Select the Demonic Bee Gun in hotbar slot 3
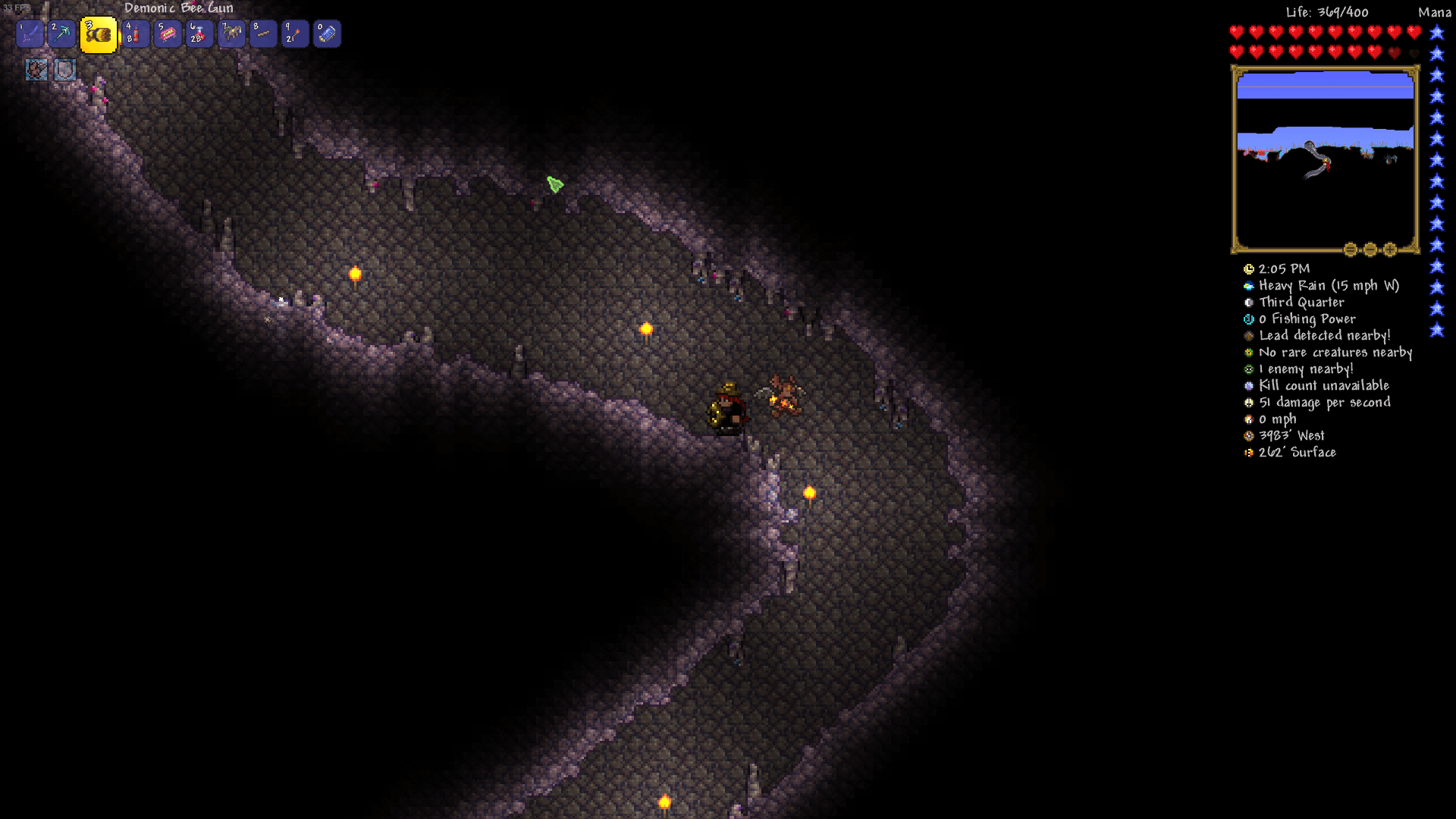 pos(99,33)
